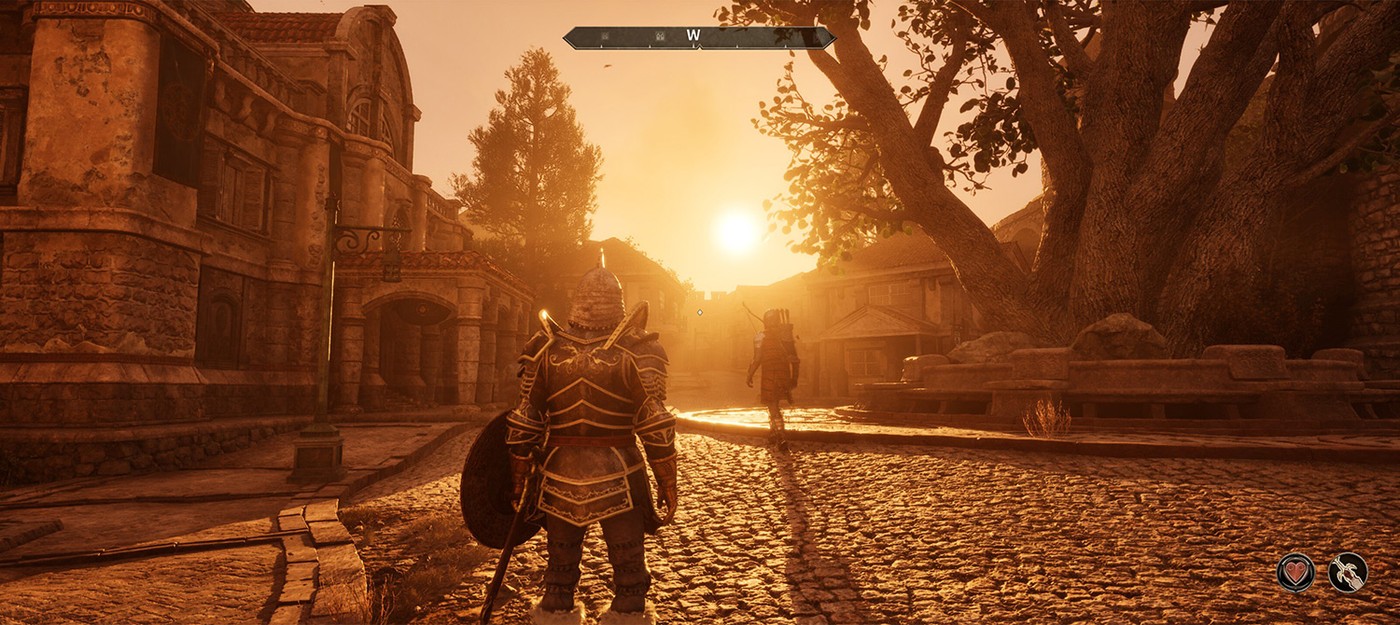Select the compass marker nearest the W
Screen dimensions: 1400x625
(659, 37)
